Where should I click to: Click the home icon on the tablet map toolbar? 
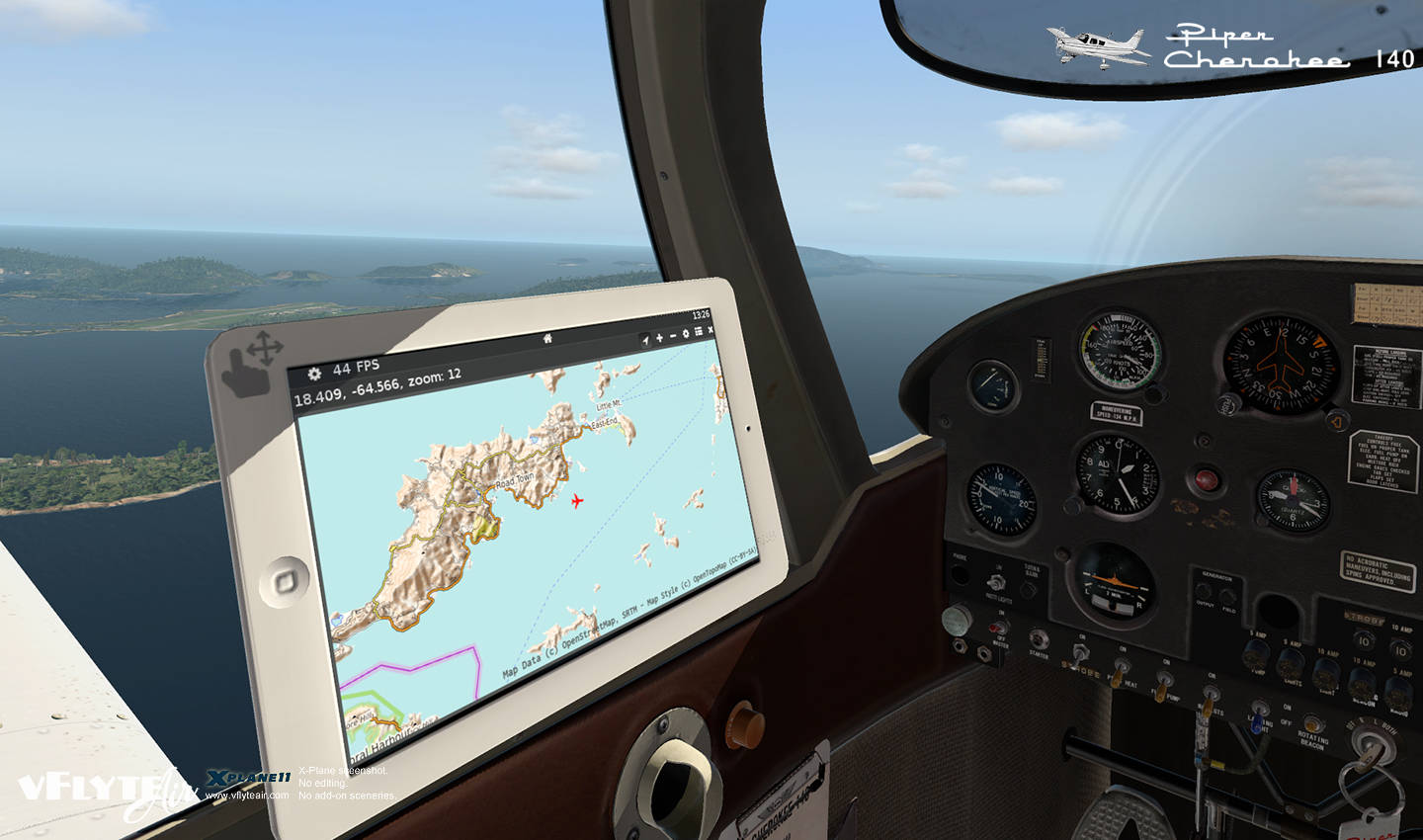coord(547,339)
